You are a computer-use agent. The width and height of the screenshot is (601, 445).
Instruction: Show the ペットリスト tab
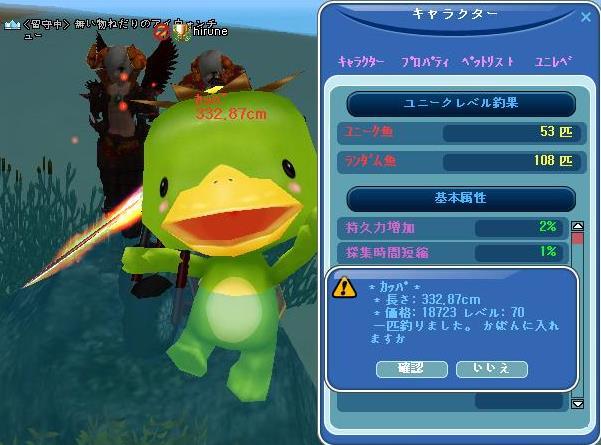(488, 62)
